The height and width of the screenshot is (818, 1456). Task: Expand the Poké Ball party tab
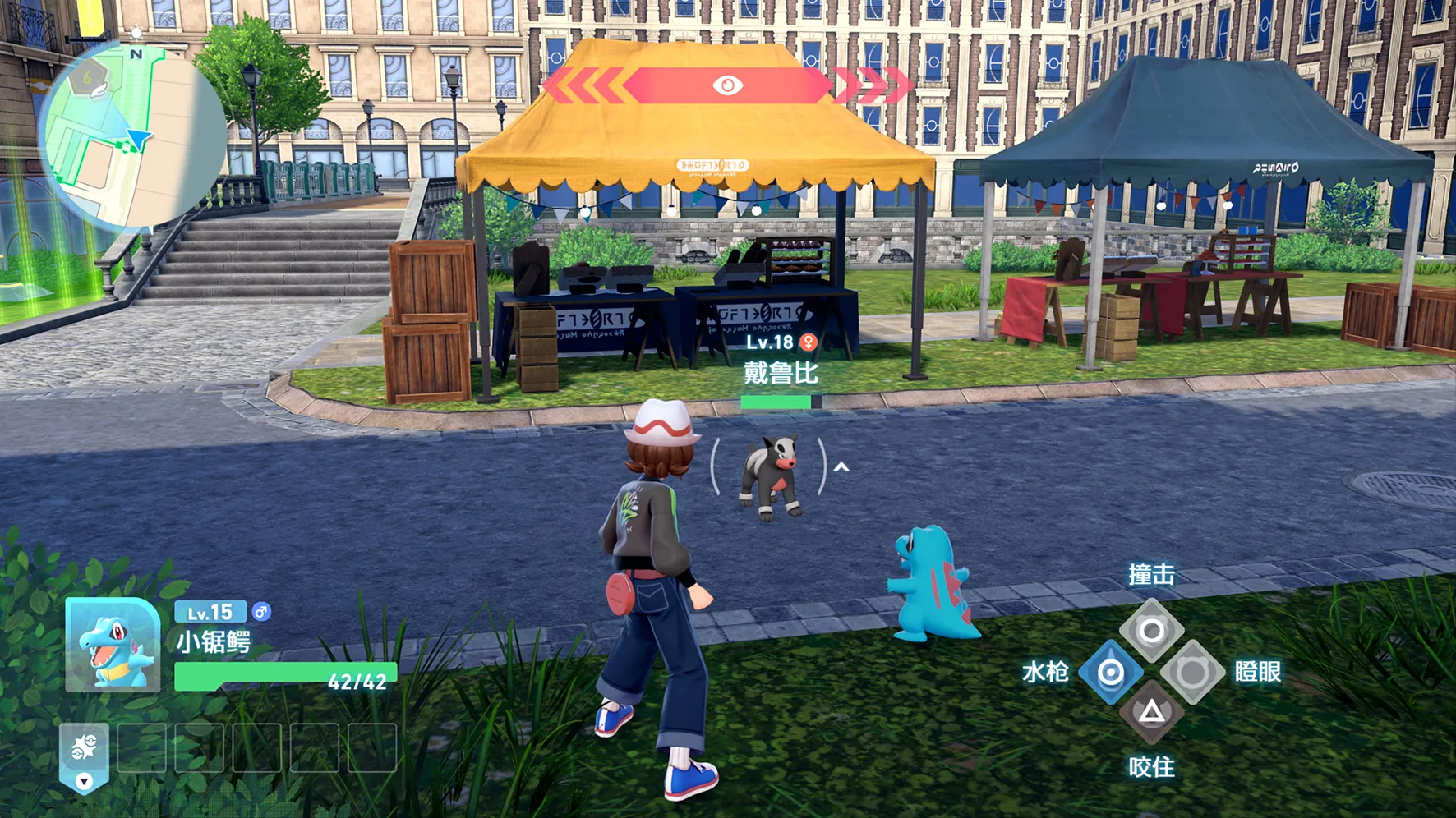click(x=84, y=757)
